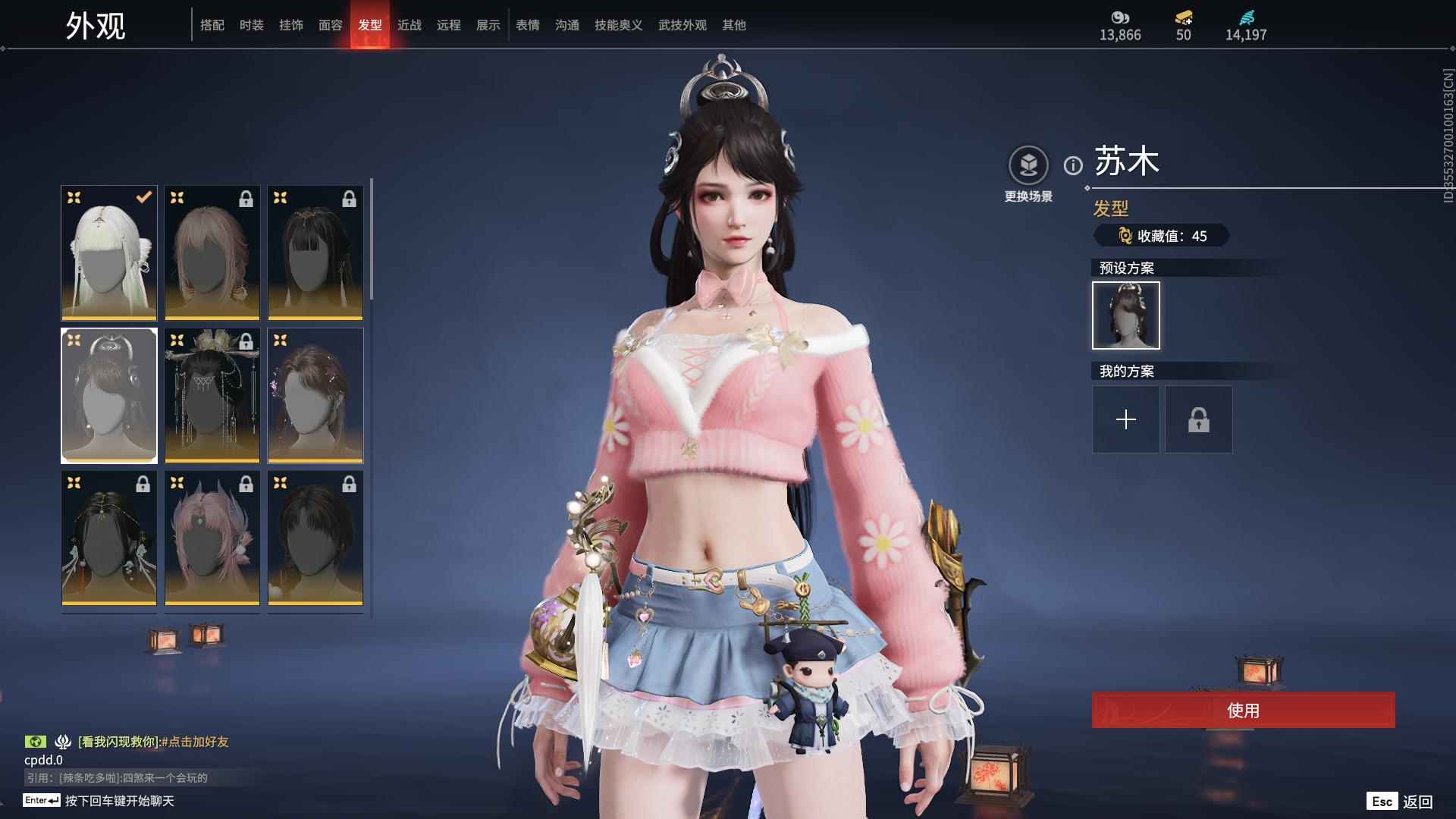Click the #点击加好友 link in chat

[195, 742]
